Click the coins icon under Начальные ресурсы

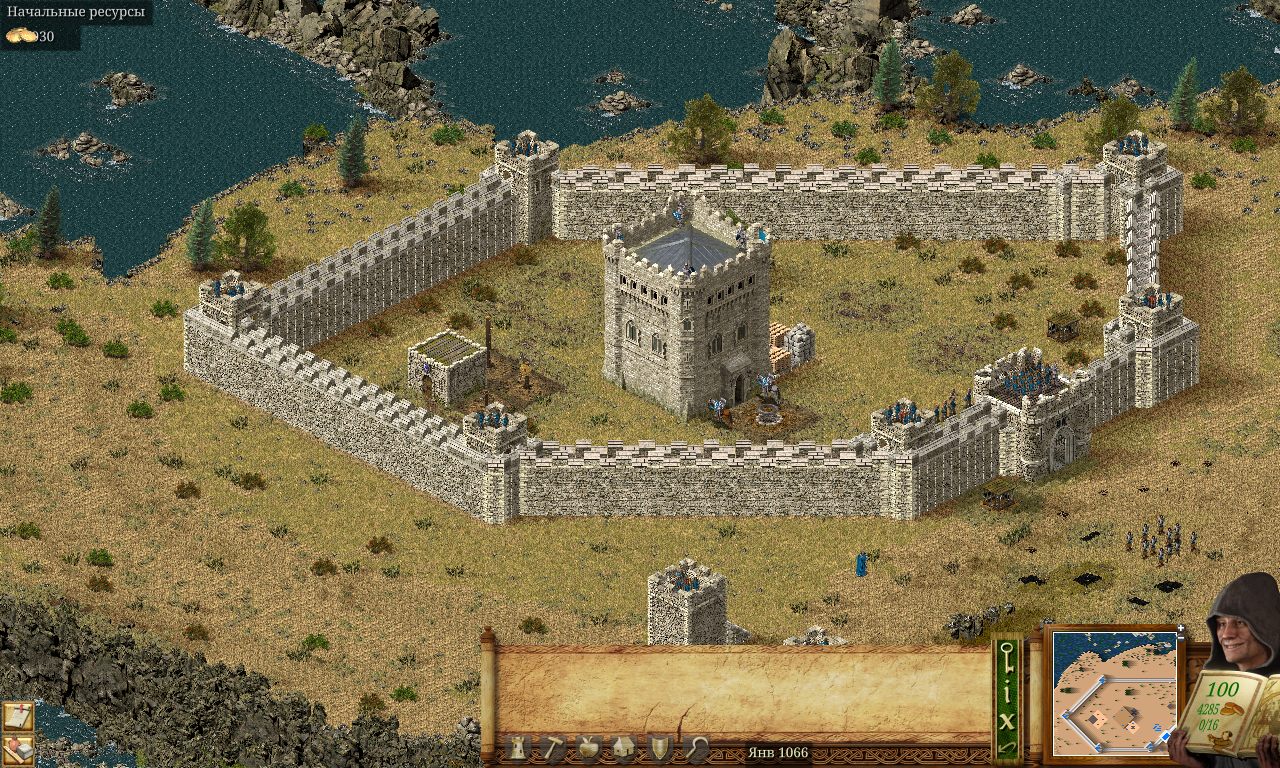20,38
